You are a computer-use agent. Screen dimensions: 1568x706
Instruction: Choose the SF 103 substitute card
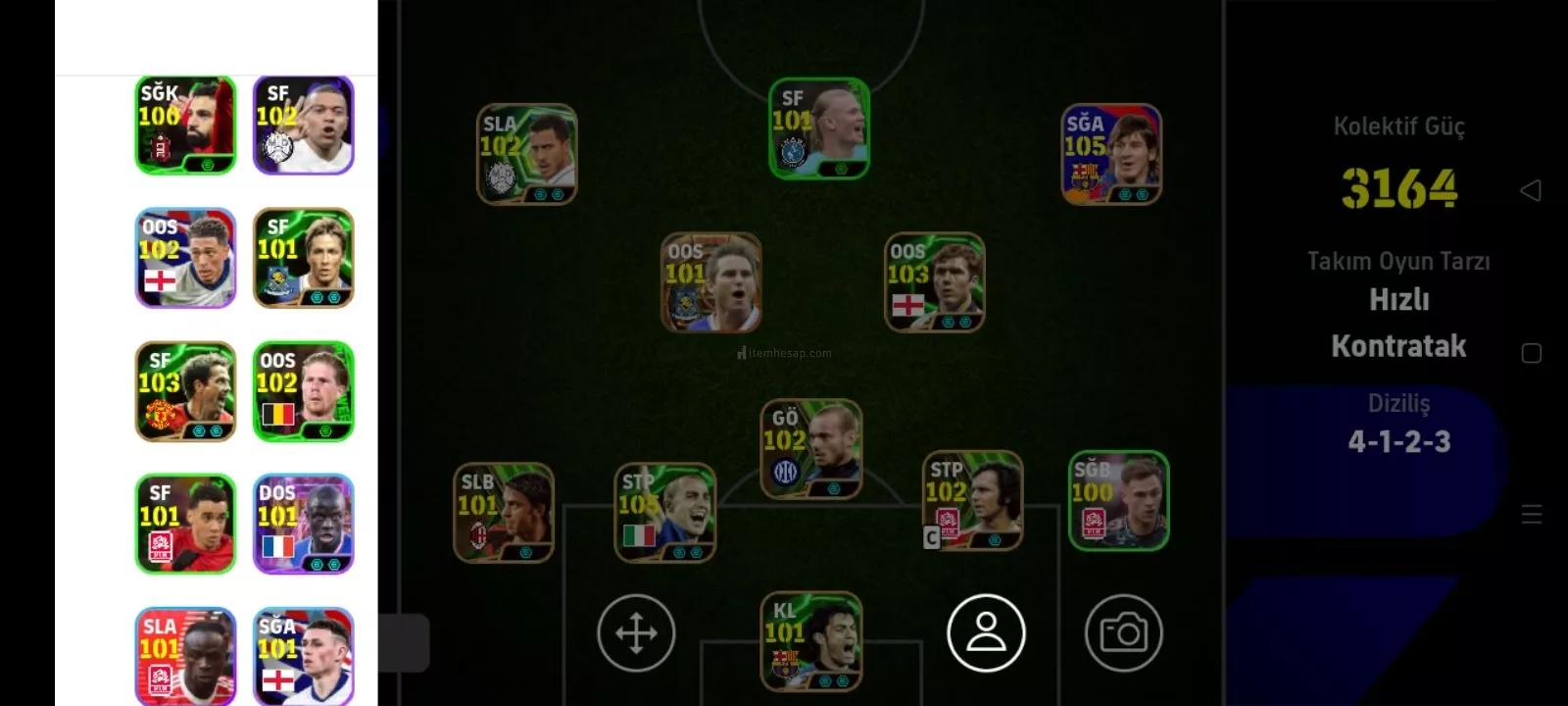pyautogui.click(x=185, y=391)
